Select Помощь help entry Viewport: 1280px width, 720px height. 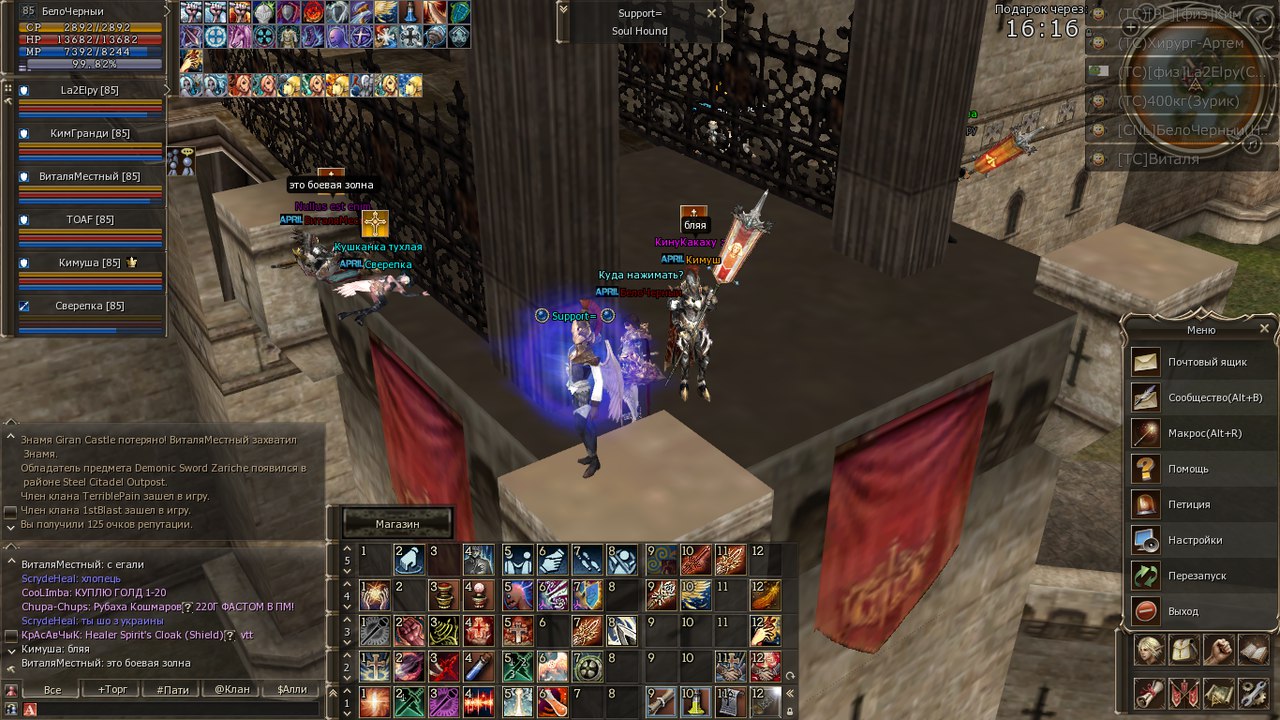point(1188,469)
